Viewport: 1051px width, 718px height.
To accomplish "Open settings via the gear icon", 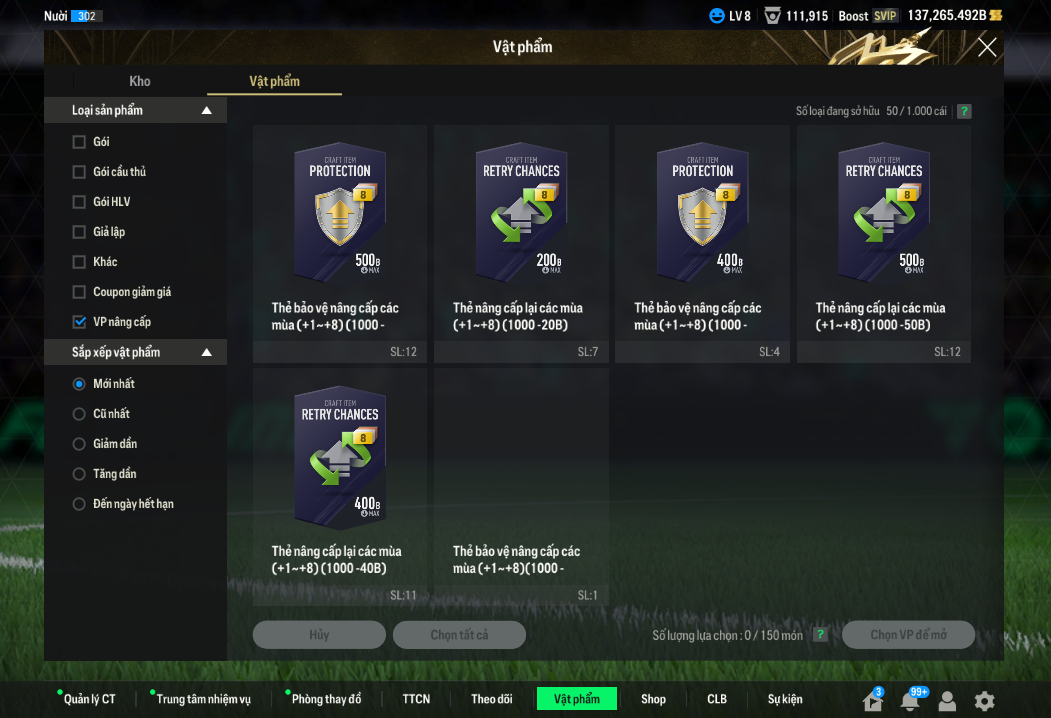I will point(985,701).
